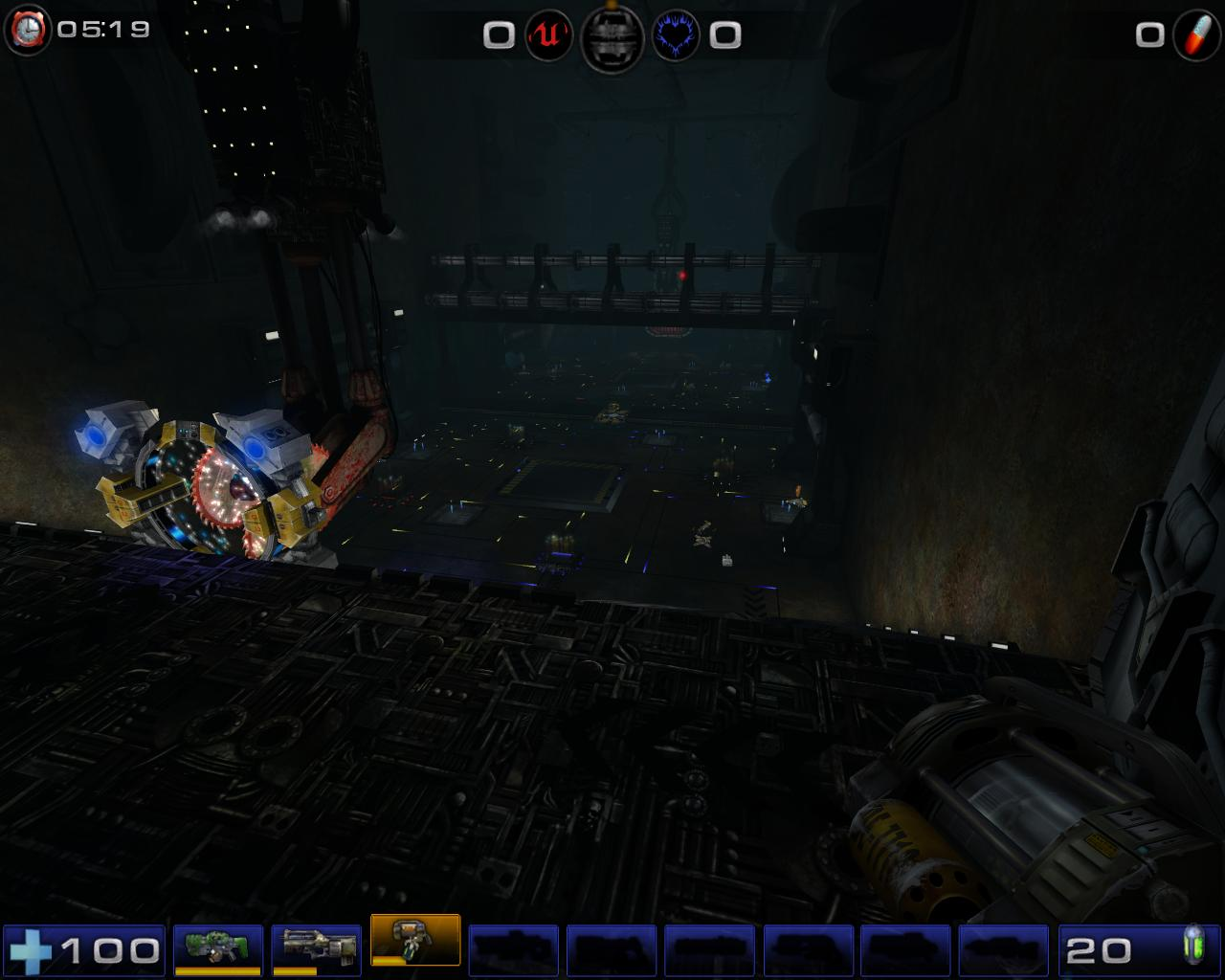
Task: Select the blue team score counter
Action: click(725, 36)
